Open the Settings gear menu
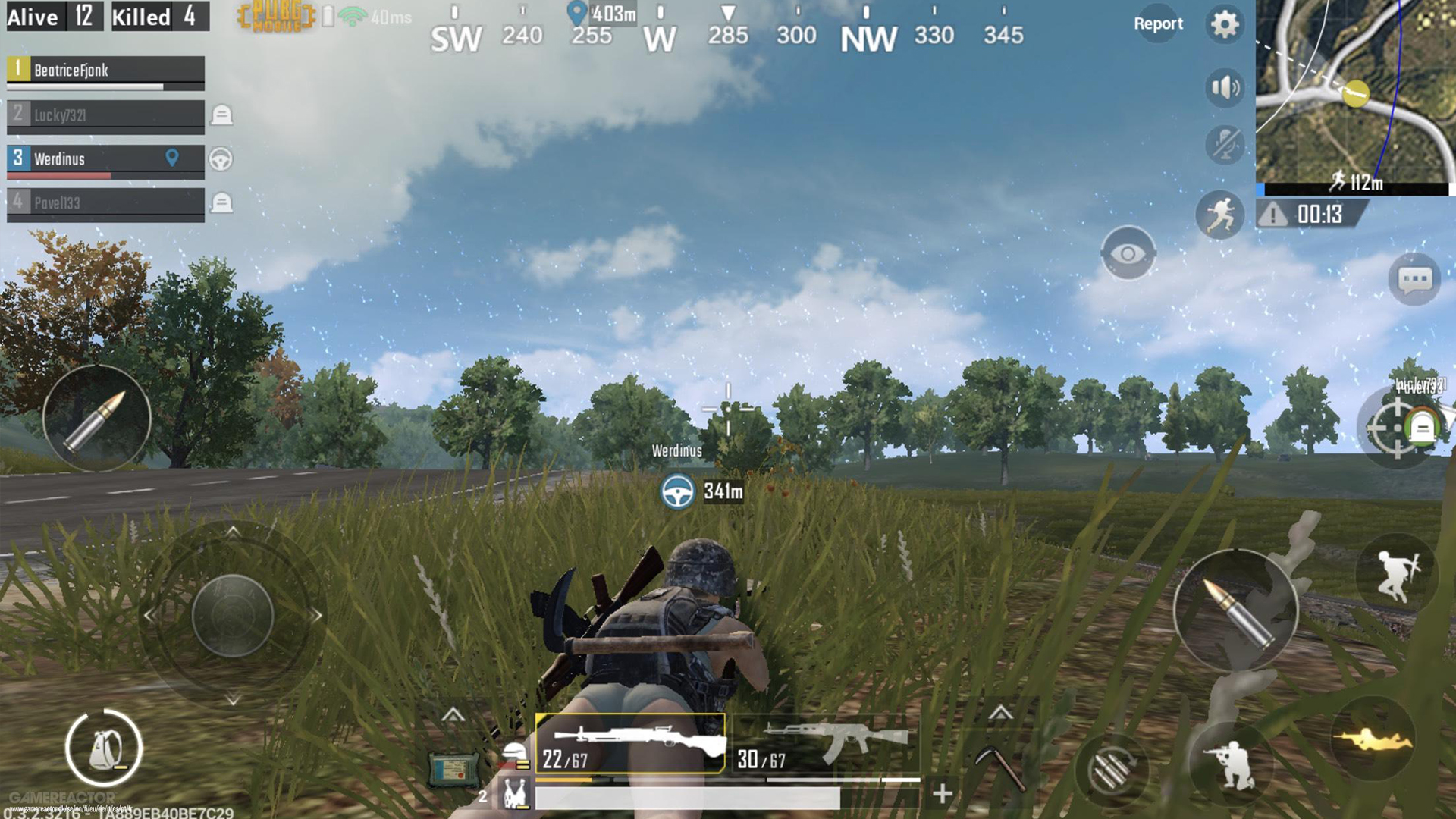The image size is (1456, 819). 1225,24
